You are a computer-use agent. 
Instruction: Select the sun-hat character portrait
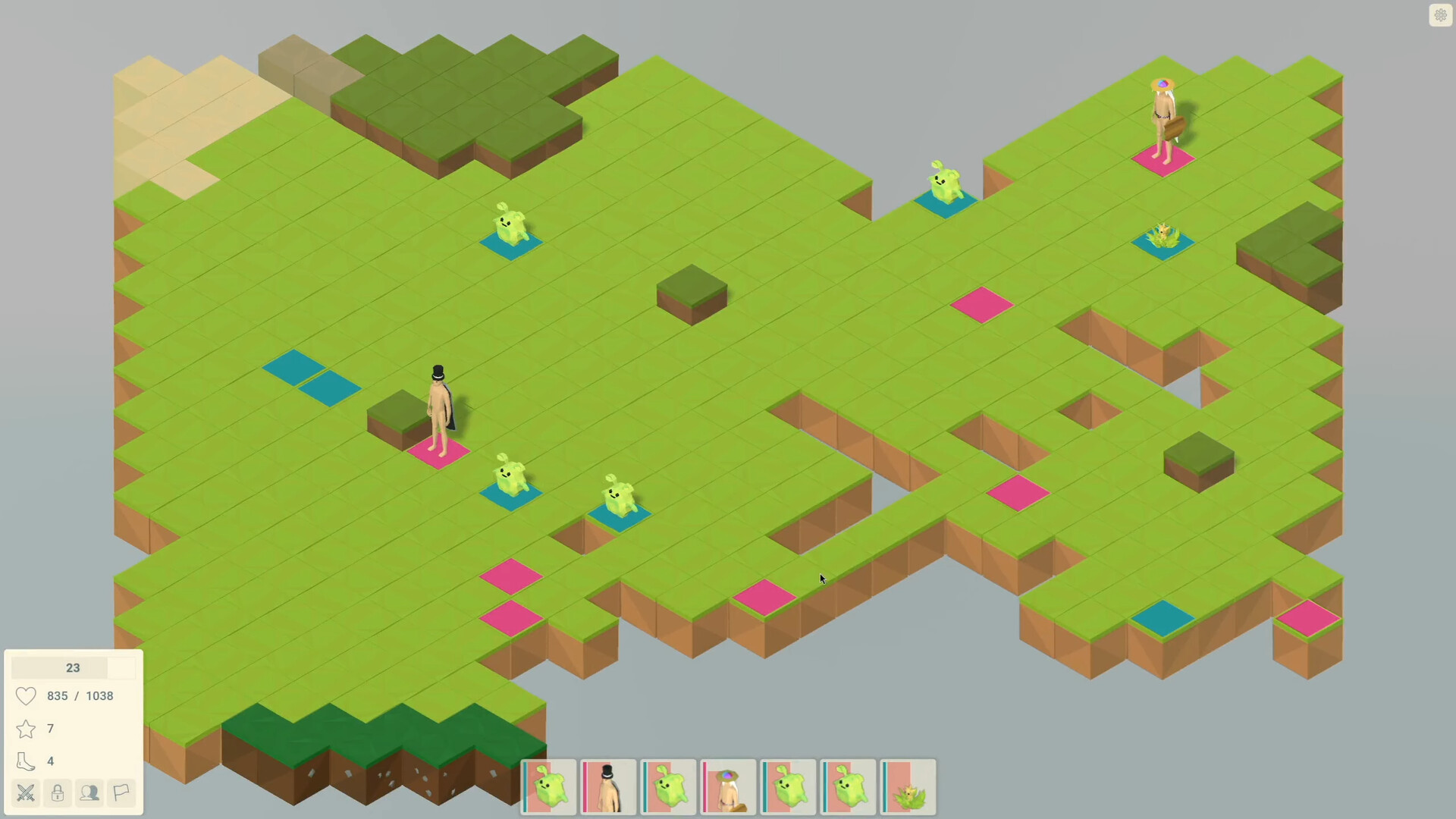click(x=727, y=787)
